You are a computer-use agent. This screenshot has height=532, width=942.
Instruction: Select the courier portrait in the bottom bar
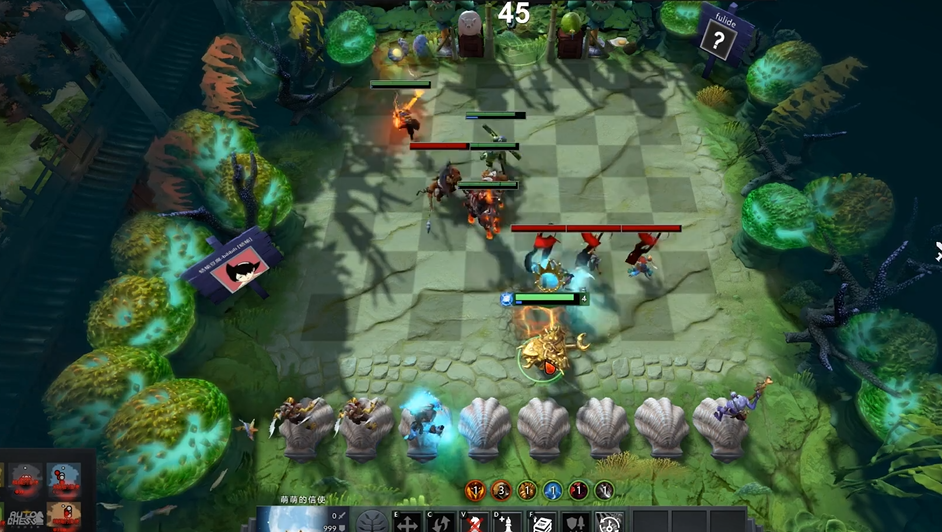(292, 519)
